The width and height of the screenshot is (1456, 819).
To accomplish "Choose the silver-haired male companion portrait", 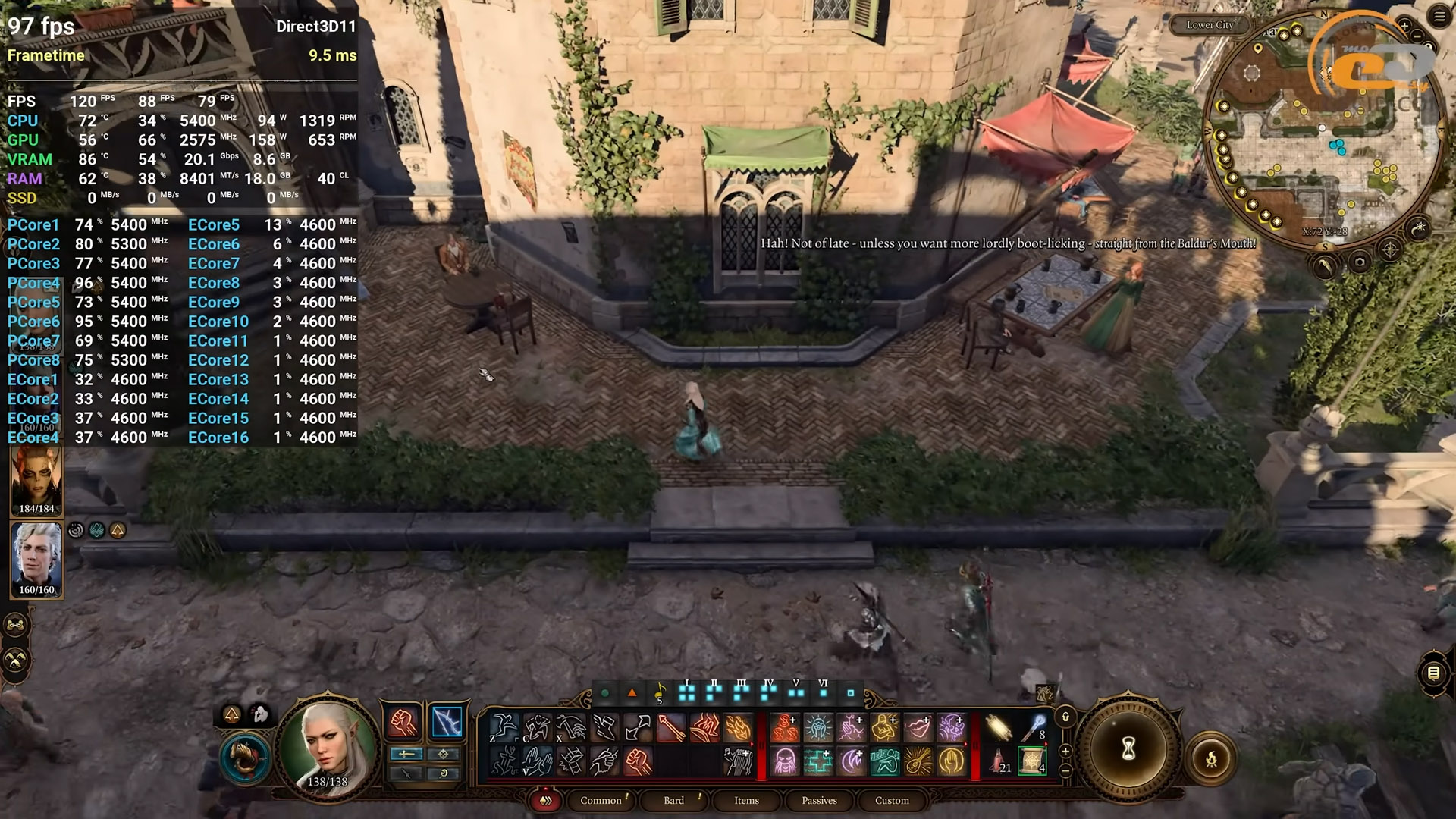I will 36,557.
